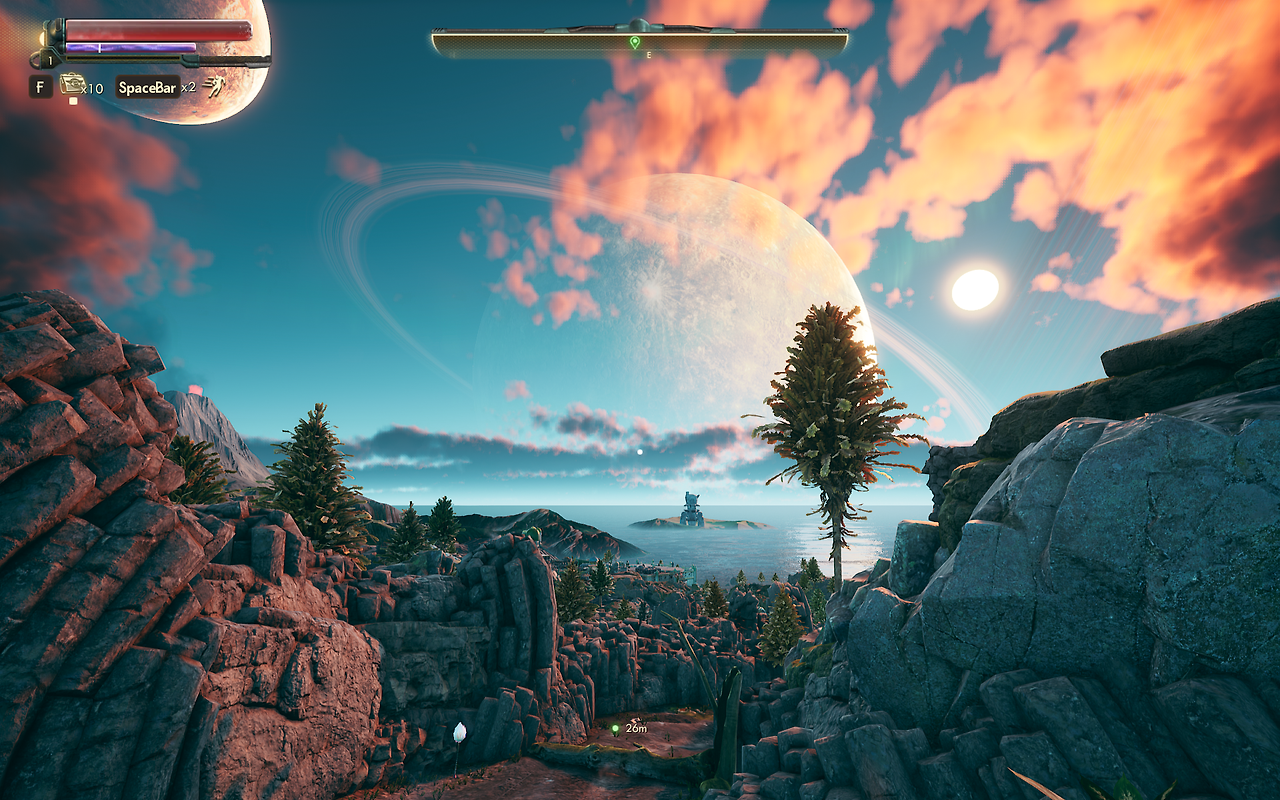Click the green quest marker on compass
1280x800 pixels.
(634, 42)
